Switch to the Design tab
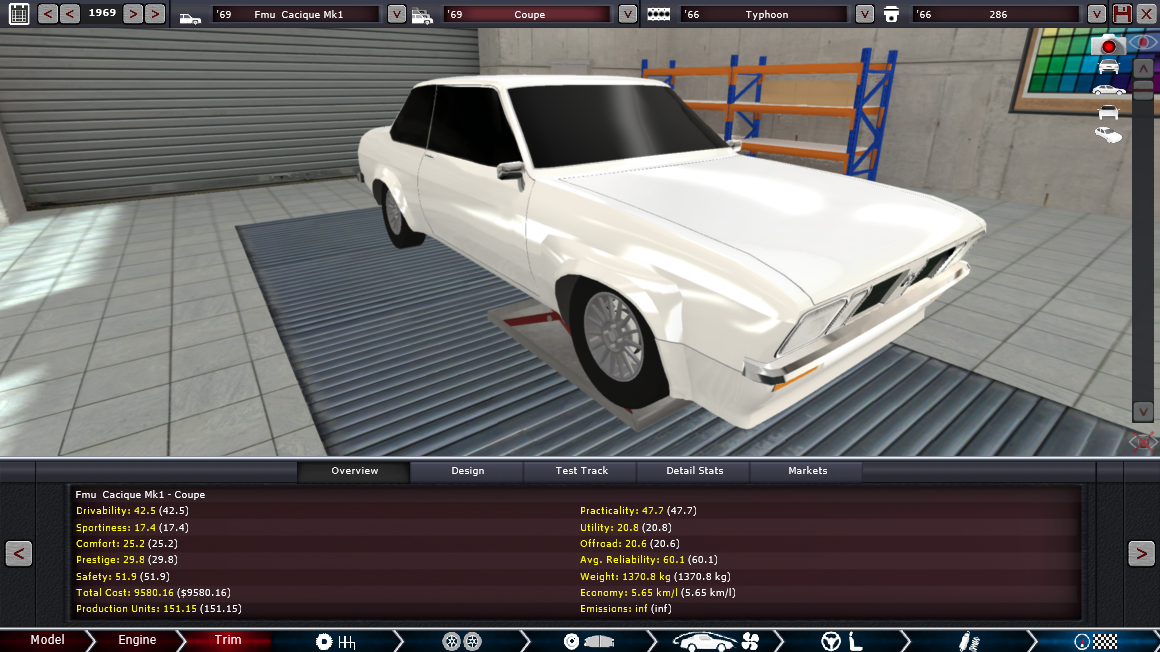1160x652 pixels. 467,471
